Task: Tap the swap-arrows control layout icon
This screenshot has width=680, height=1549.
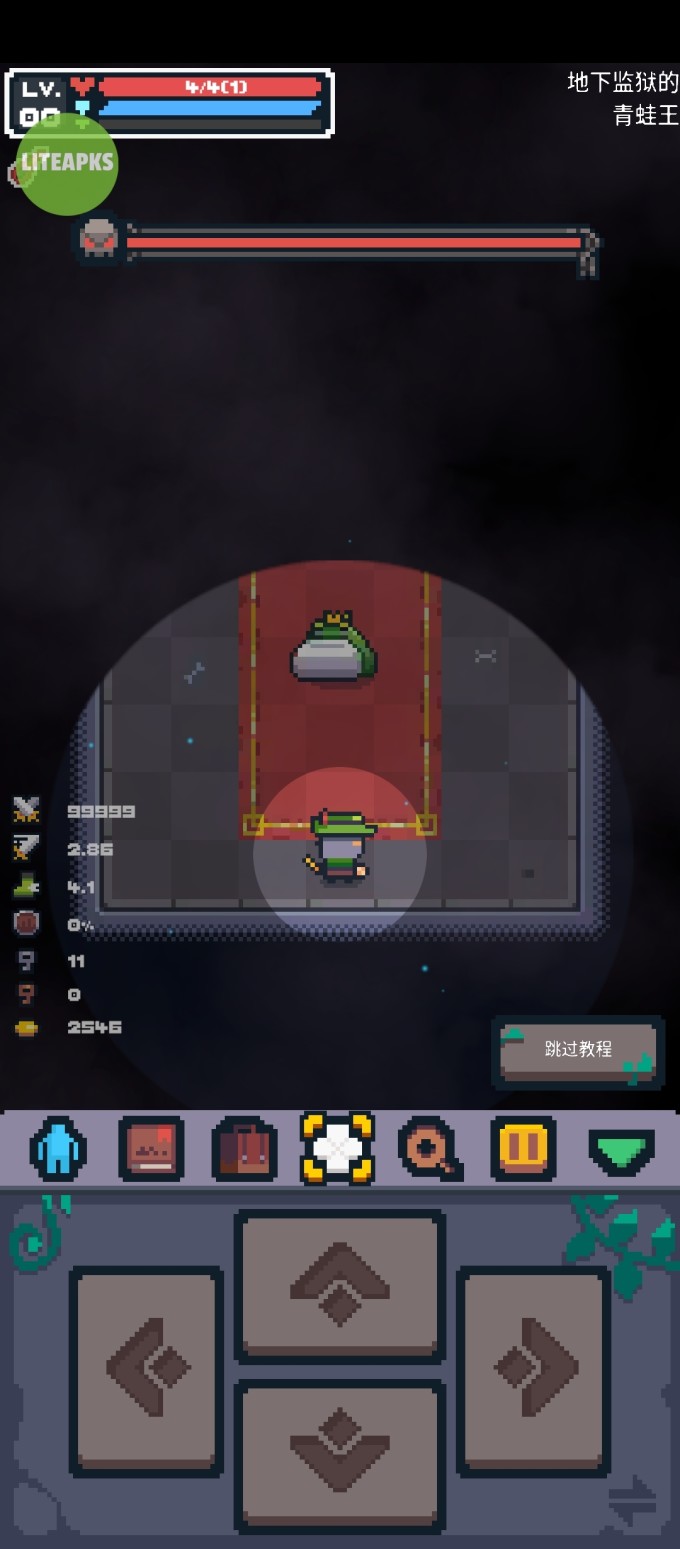Action: (x=632, y=1502)
